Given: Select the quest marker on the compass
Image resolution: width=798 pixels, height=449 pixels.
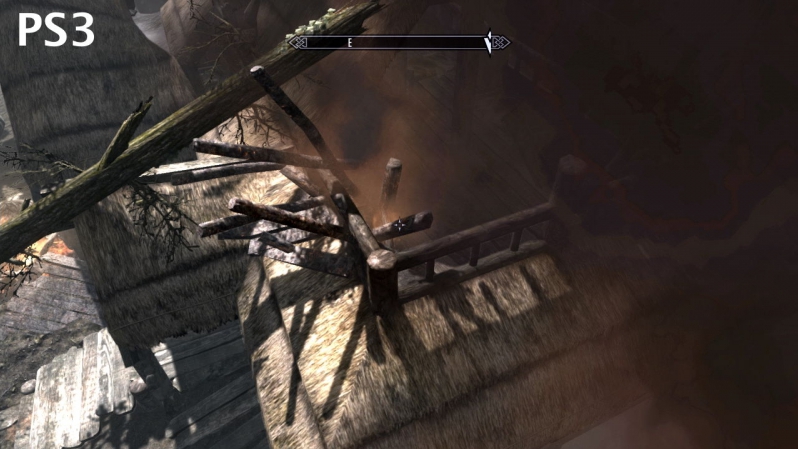Looking at the screenshot, I should point(488,43).
